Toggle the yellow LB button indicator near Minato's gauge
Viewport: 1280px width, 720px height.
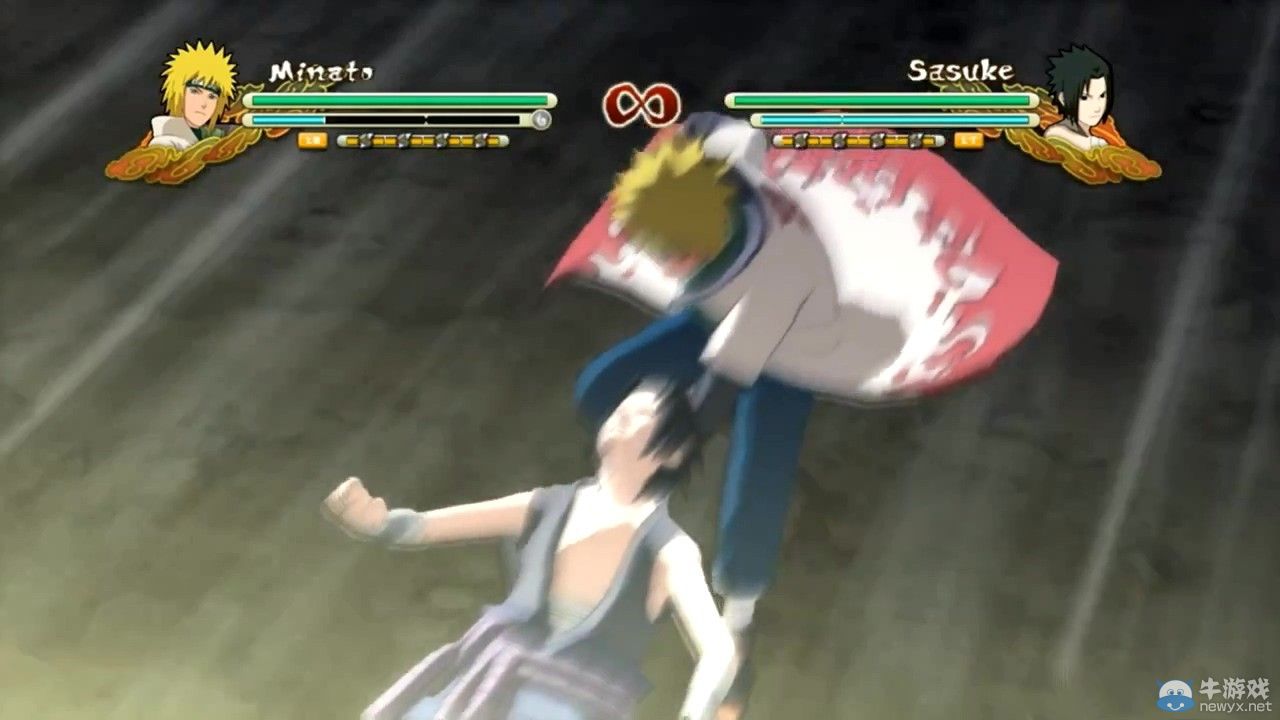[312, 140]
